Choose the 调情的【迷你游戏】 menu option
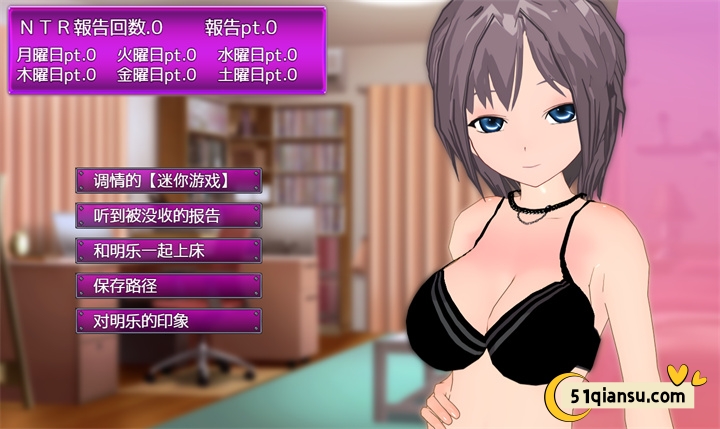This screenshot has height=429, width=720. coord(168,181)
